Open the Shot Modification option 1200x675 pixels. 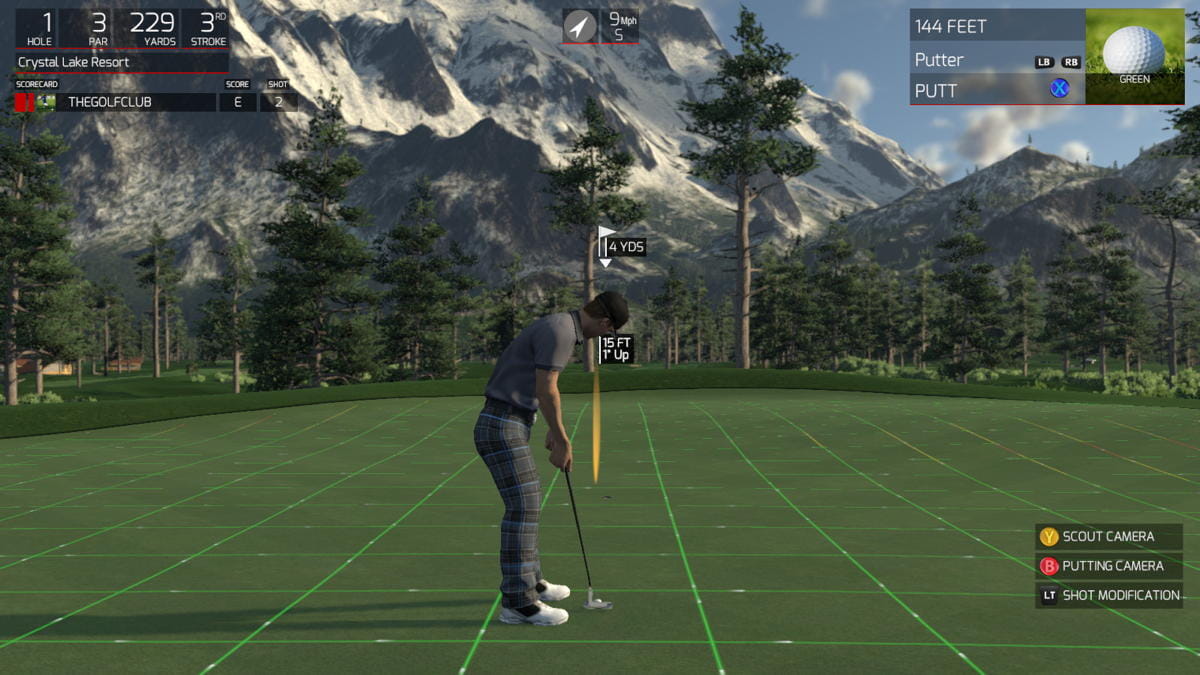pyautogui.click(x=1109, y=595)
